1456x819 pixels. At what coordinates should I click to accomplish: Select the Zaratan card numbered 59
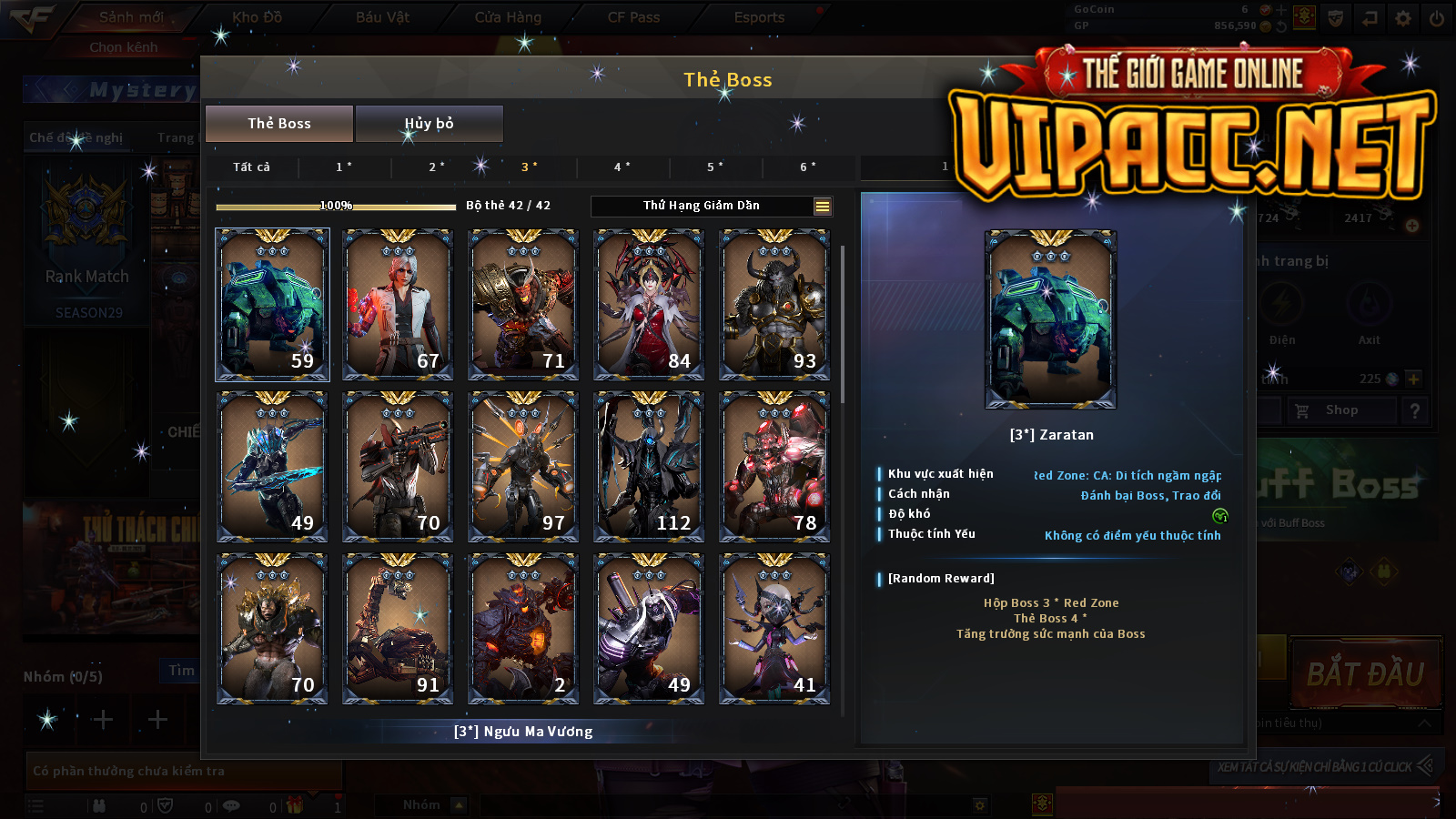(272, 304)
